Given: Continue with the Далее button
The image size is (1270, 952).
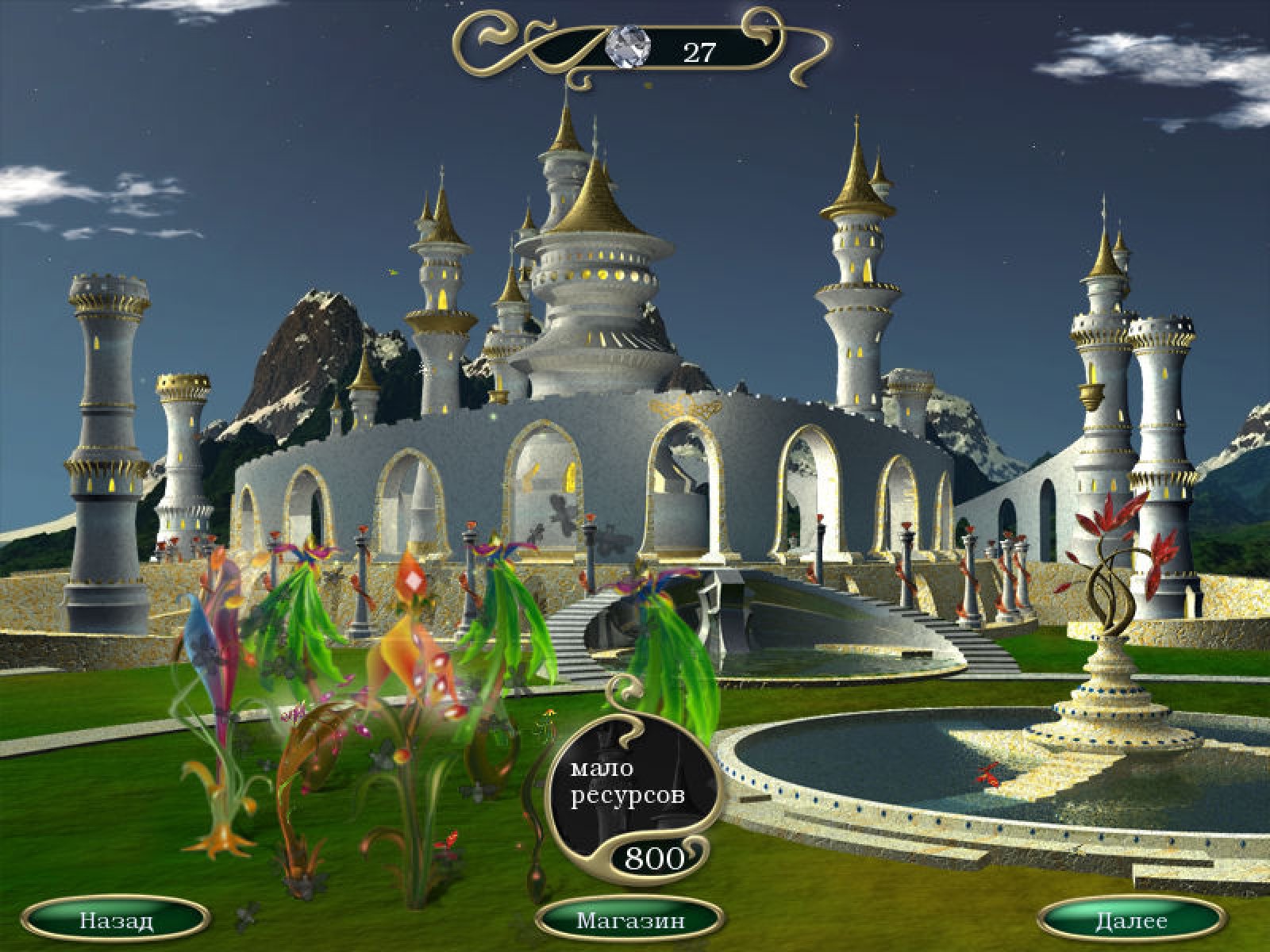Looking at the screenshot, I should (x=1131, y=921).
